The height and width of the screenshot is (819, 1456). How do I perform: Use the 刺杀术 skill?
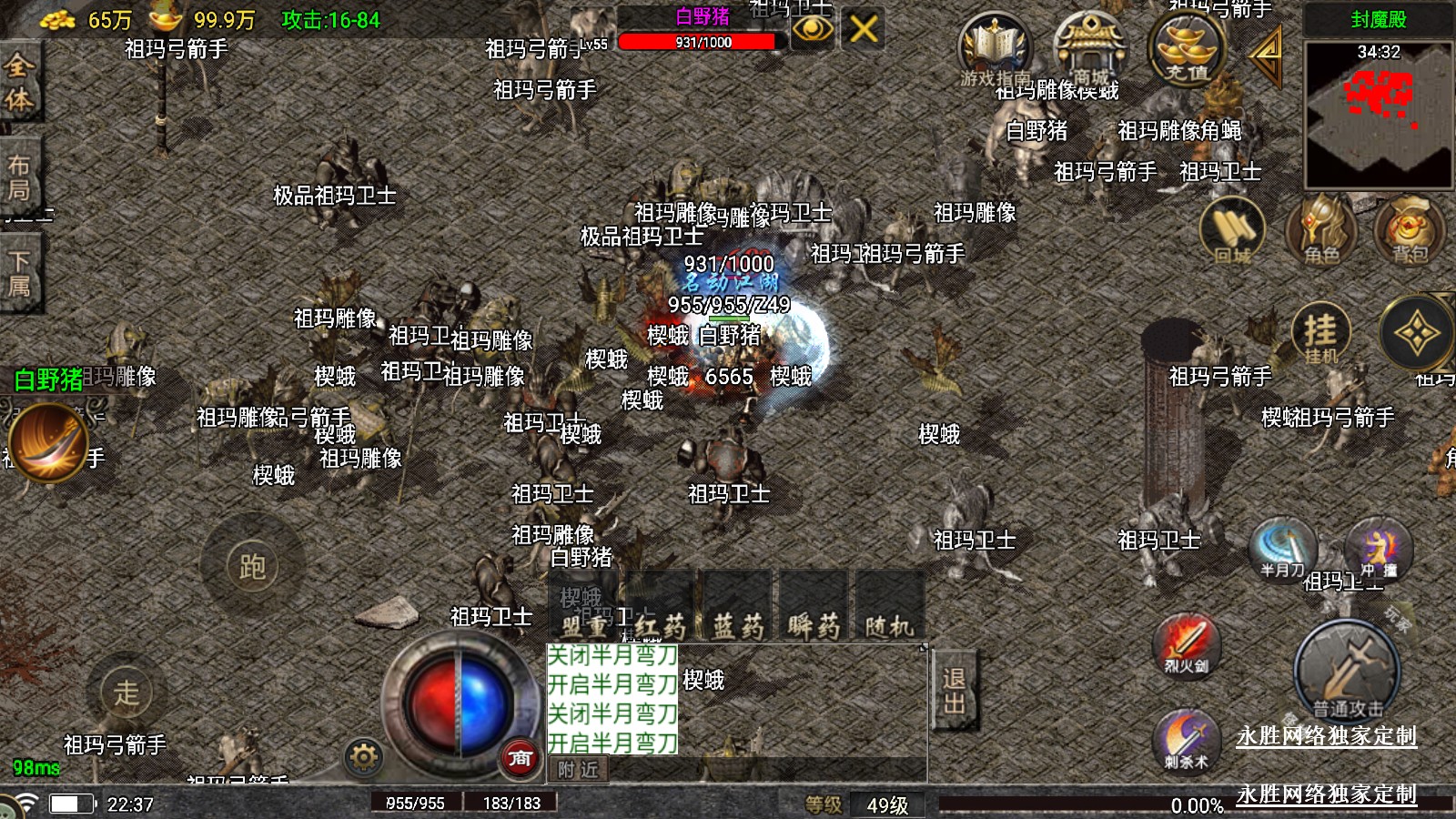[x=1186, y=738]
